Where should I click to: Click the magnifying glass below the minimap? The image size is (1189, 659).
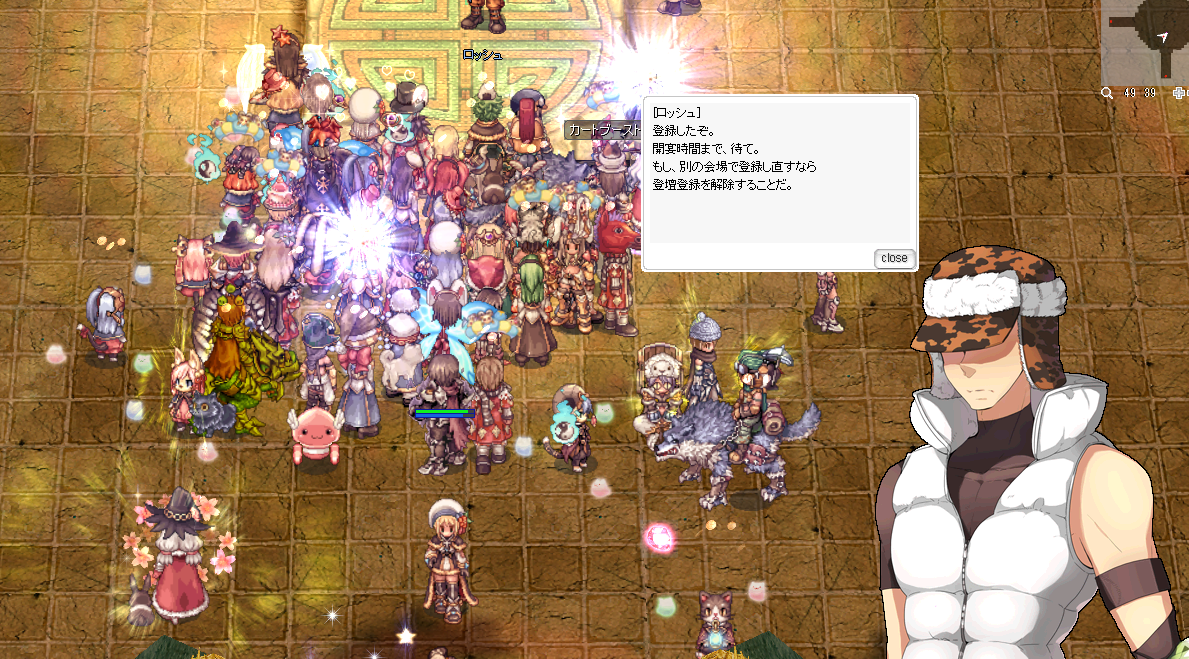click(1107, 93)
